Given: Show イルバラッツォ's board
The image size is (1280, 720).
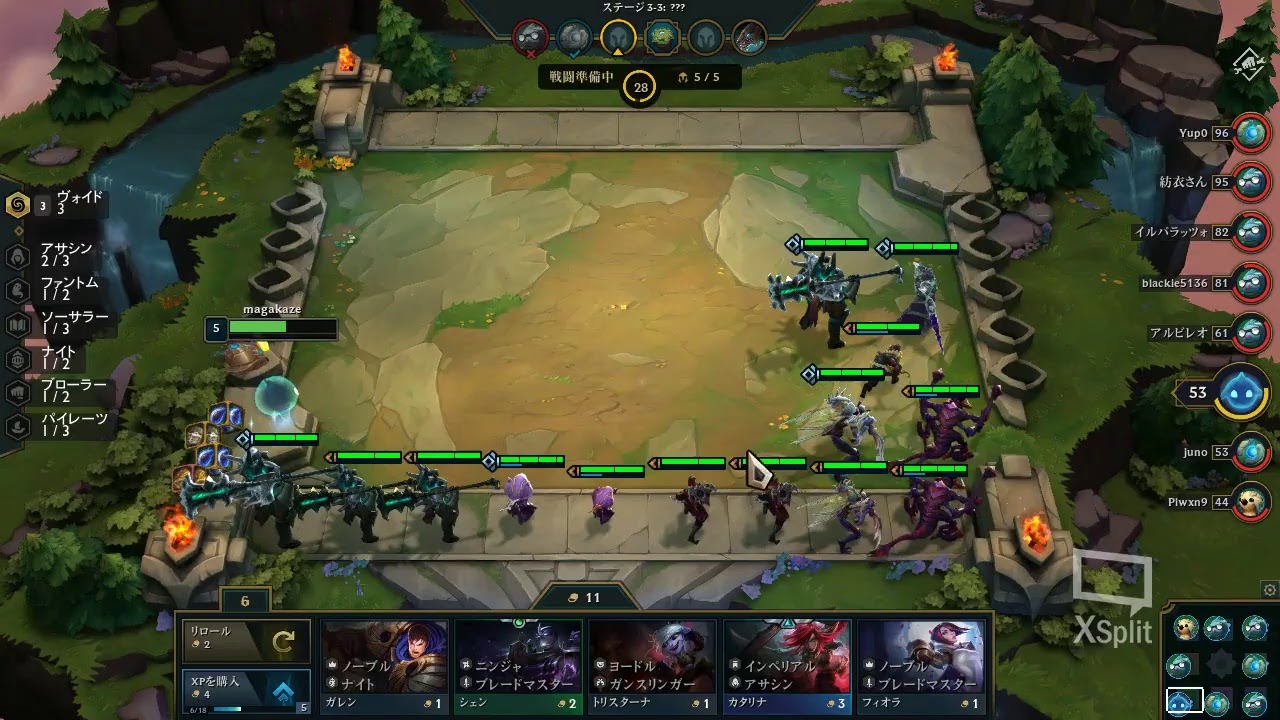Looking at the screenshot, I should point(1249,231).
